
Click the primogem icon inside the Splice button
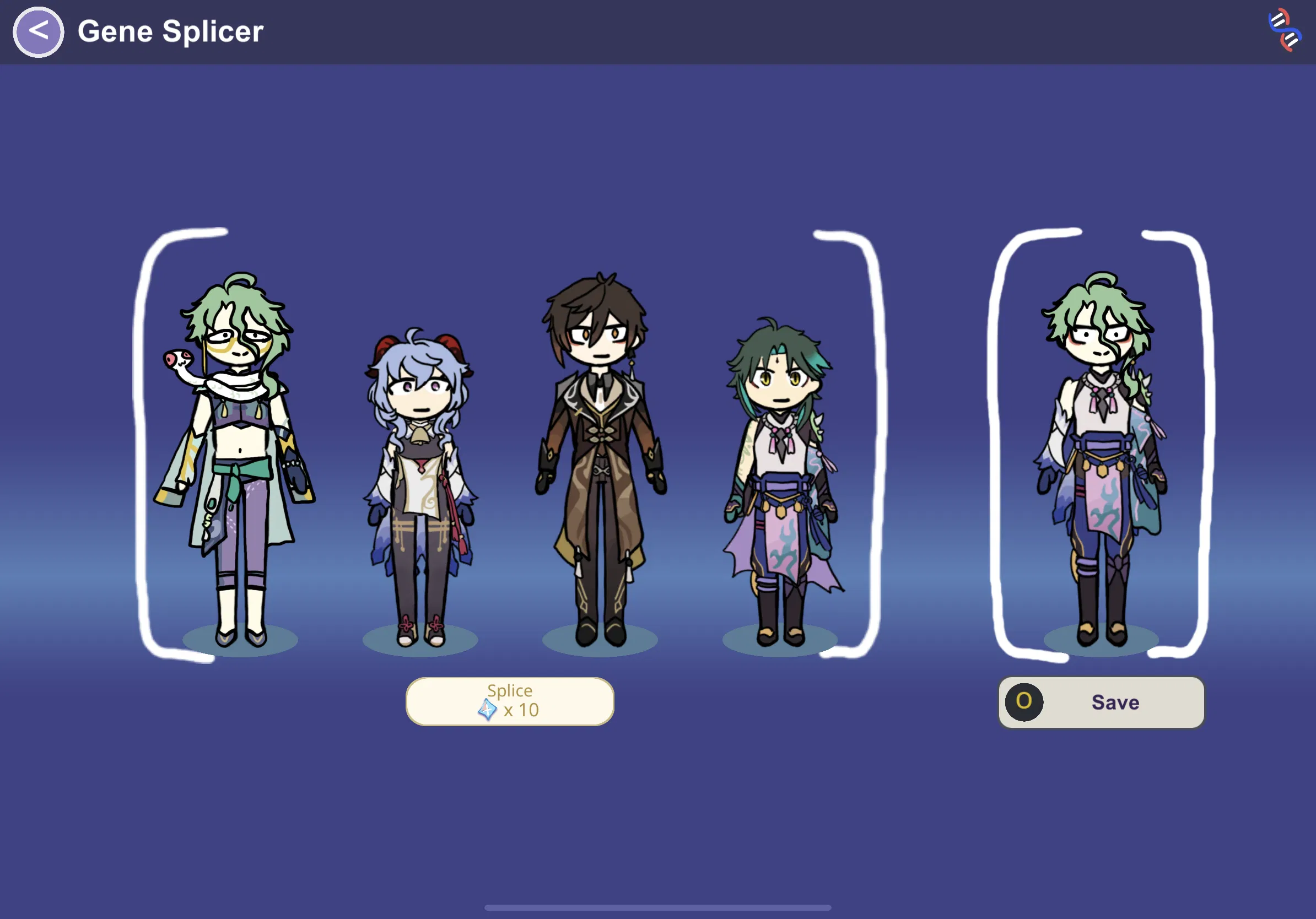tap(487, 710)
